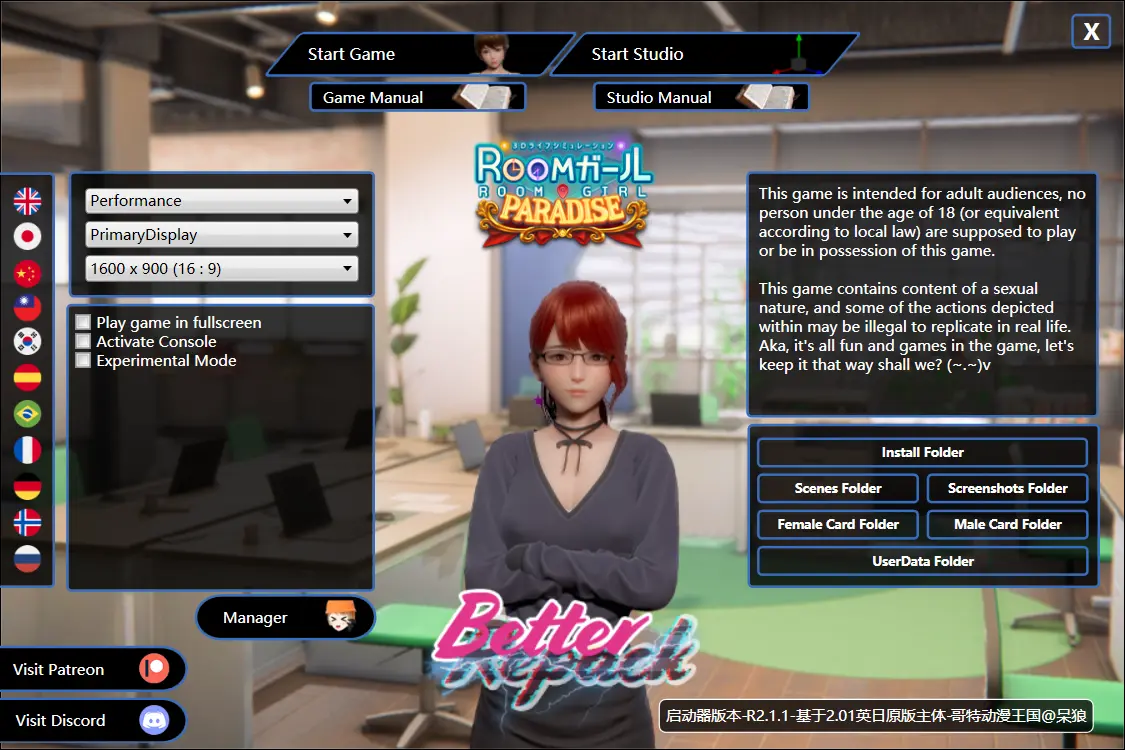Close the launcher with the X button
The image size is (1125, 750).
pos(1091,32)
